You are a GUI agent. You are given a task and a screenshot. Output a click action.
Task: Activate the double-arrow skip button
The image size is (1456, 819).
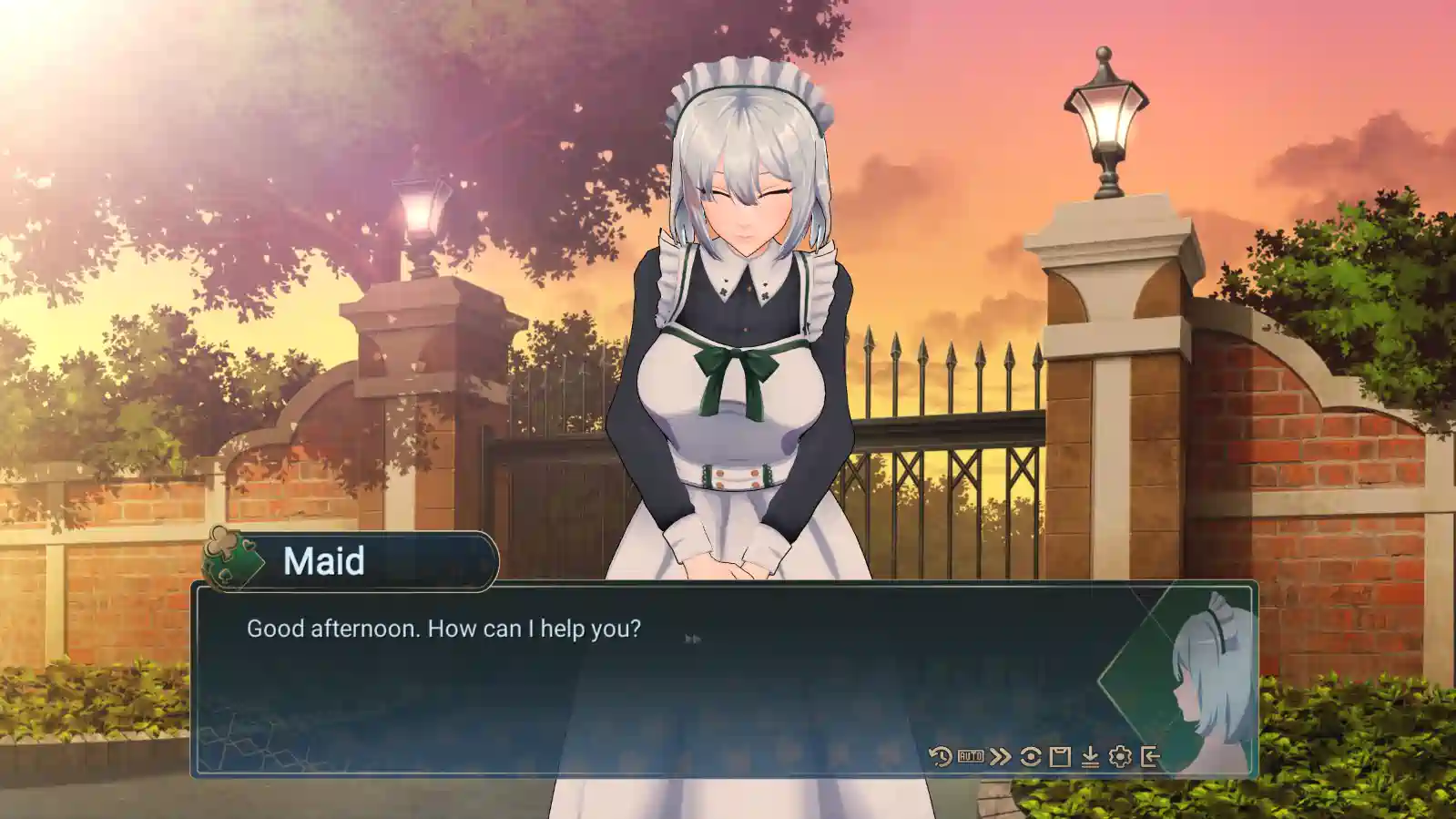pyautogui.click(x=1001, y=756)
